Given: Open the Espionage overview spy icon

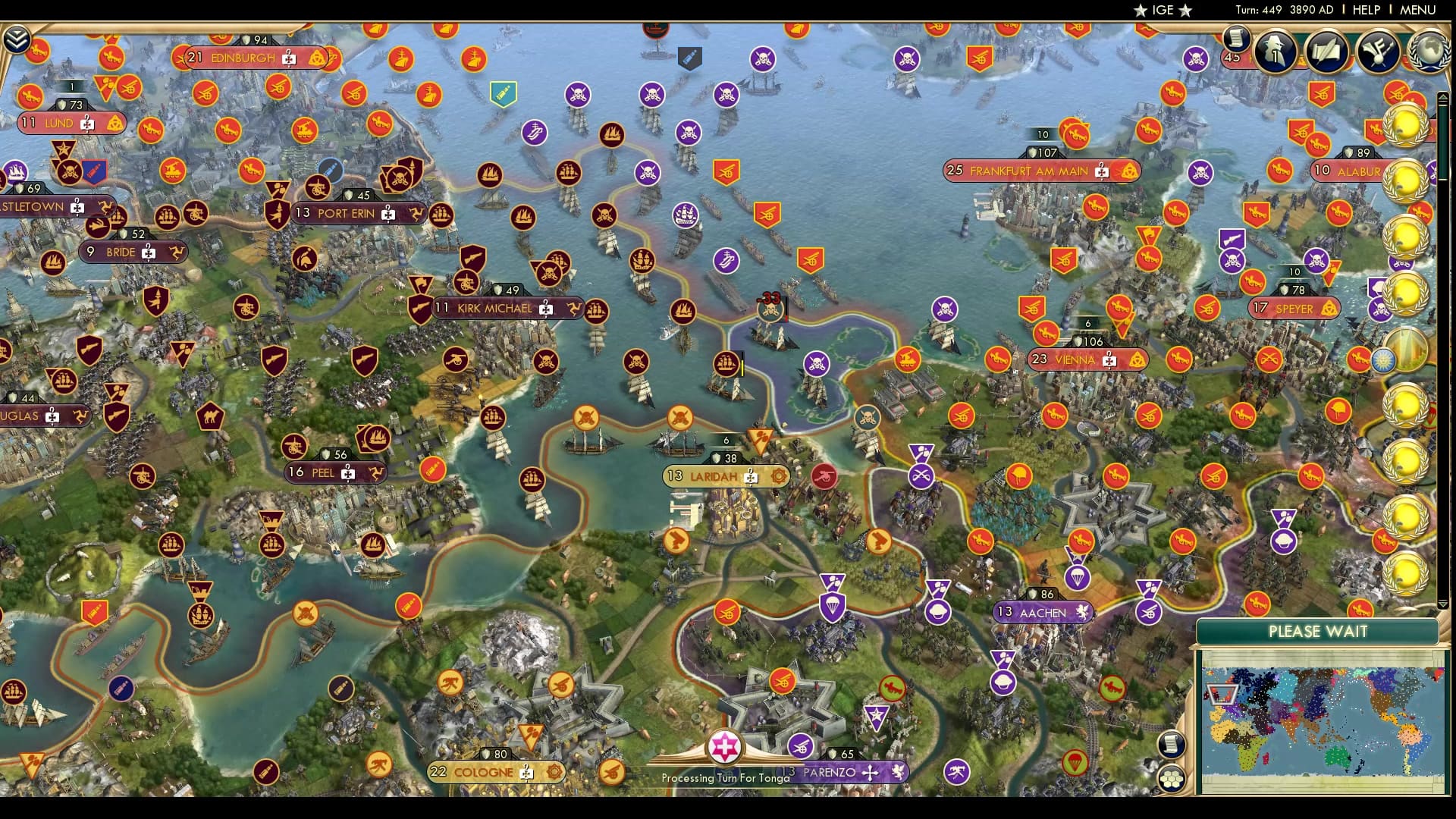Looking at the screenshot, I should (1273, 52).
